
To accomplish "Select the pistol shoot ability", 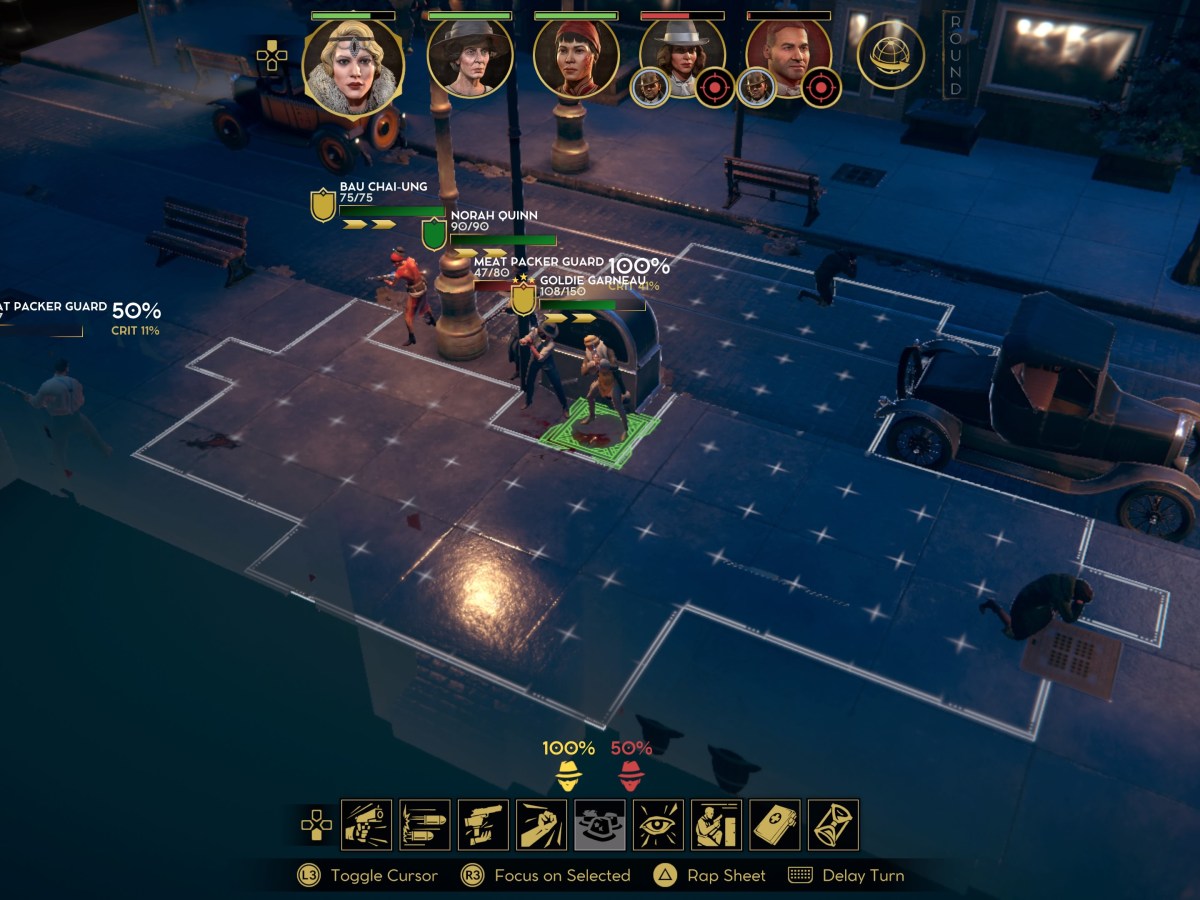I will pyautogui.click(x=366, y=825).
